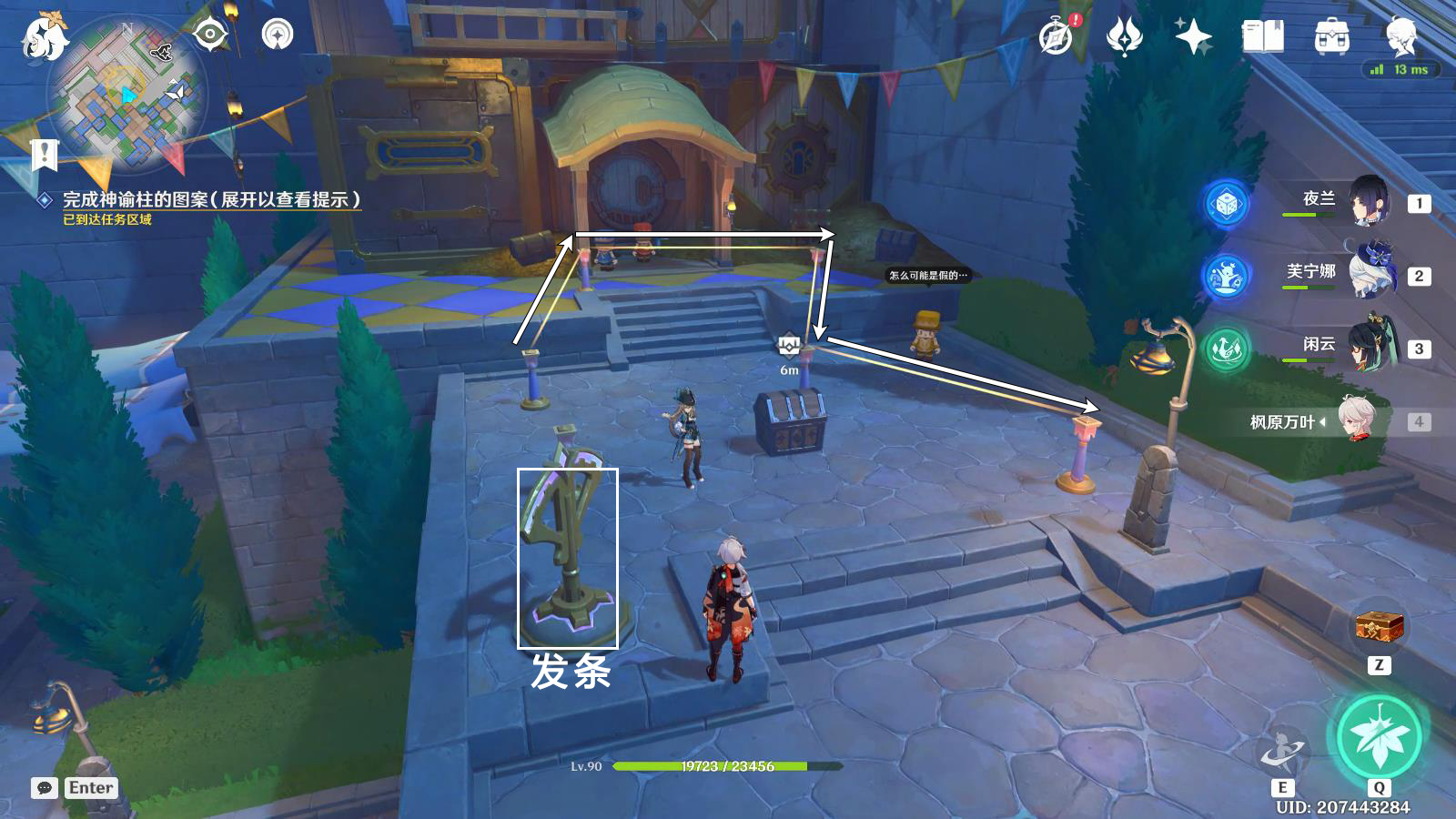This screenshot has width=1456, height=819.
Task: Open the Wish four-point star icon
Action: (x=1193, y=37)
